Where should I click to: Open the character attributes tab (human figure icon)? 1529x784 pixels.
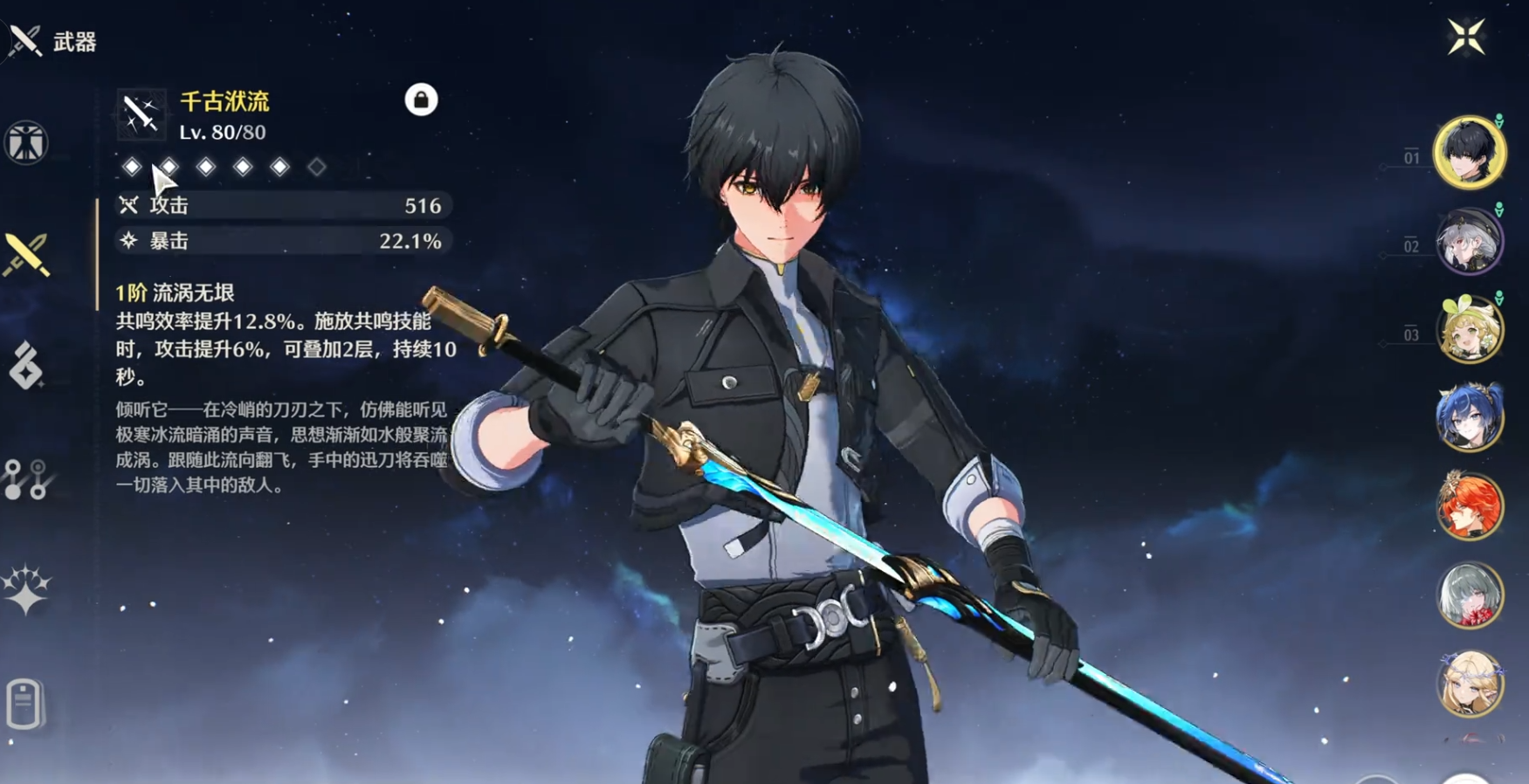click(26, 142)
